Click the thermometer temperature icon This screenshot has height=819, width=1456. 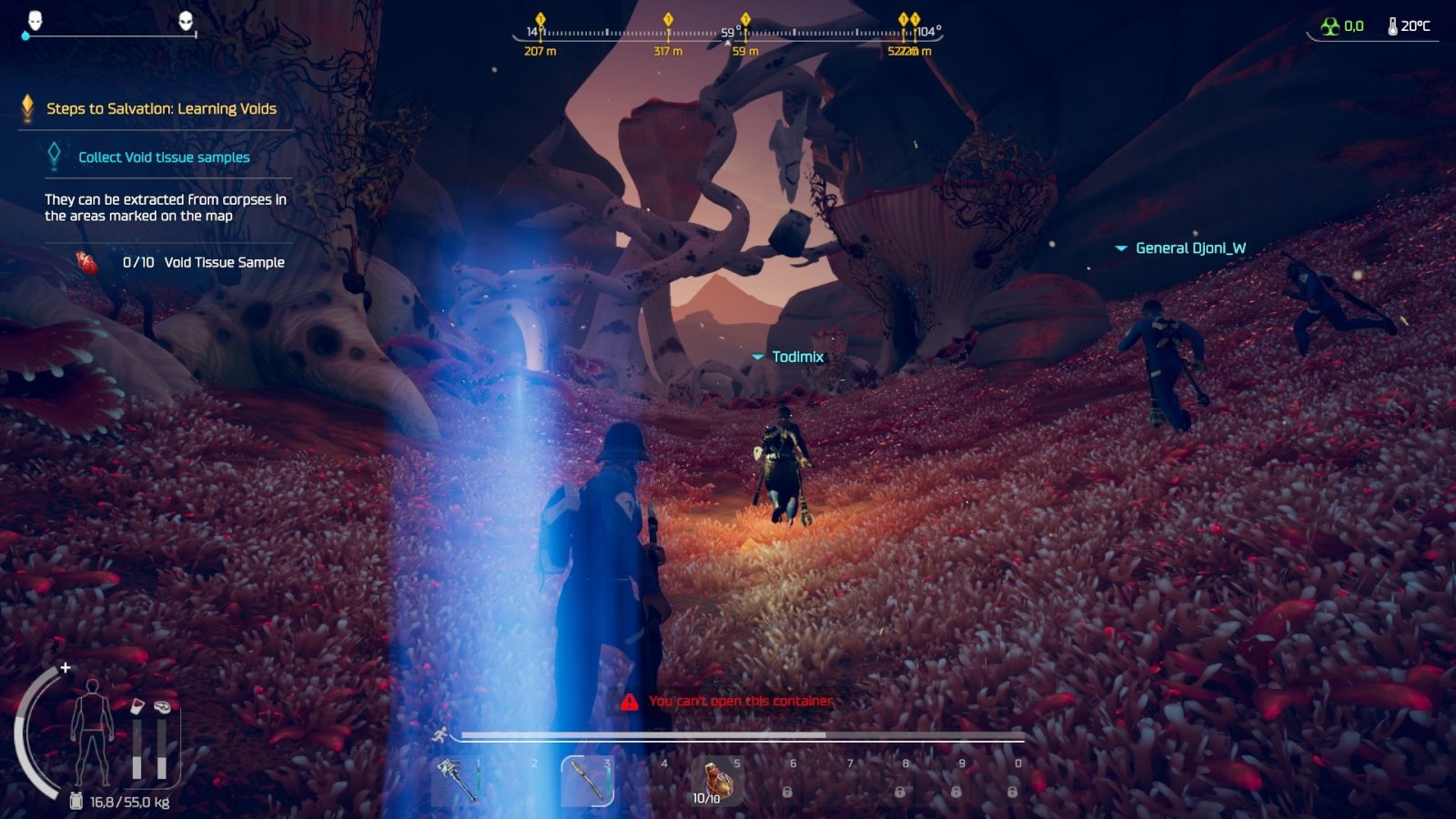(x=1392, y=26)
